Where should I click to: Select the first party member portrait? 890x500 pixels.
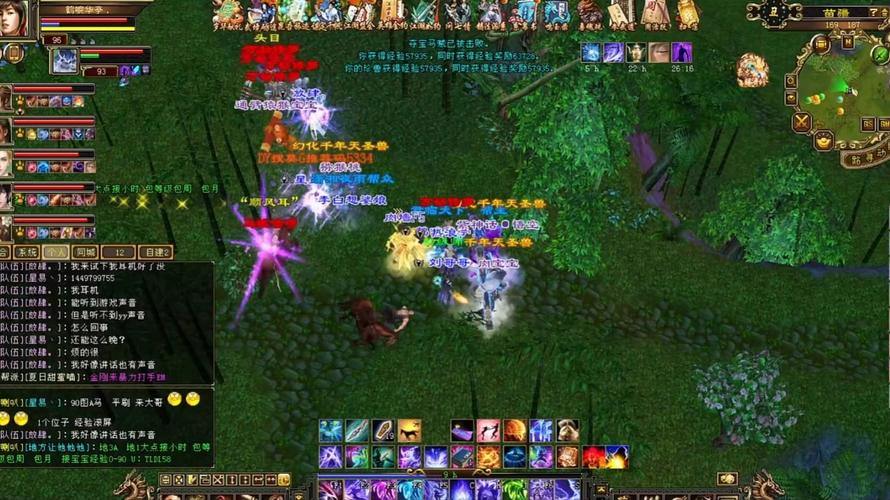(x=6, y=97)
